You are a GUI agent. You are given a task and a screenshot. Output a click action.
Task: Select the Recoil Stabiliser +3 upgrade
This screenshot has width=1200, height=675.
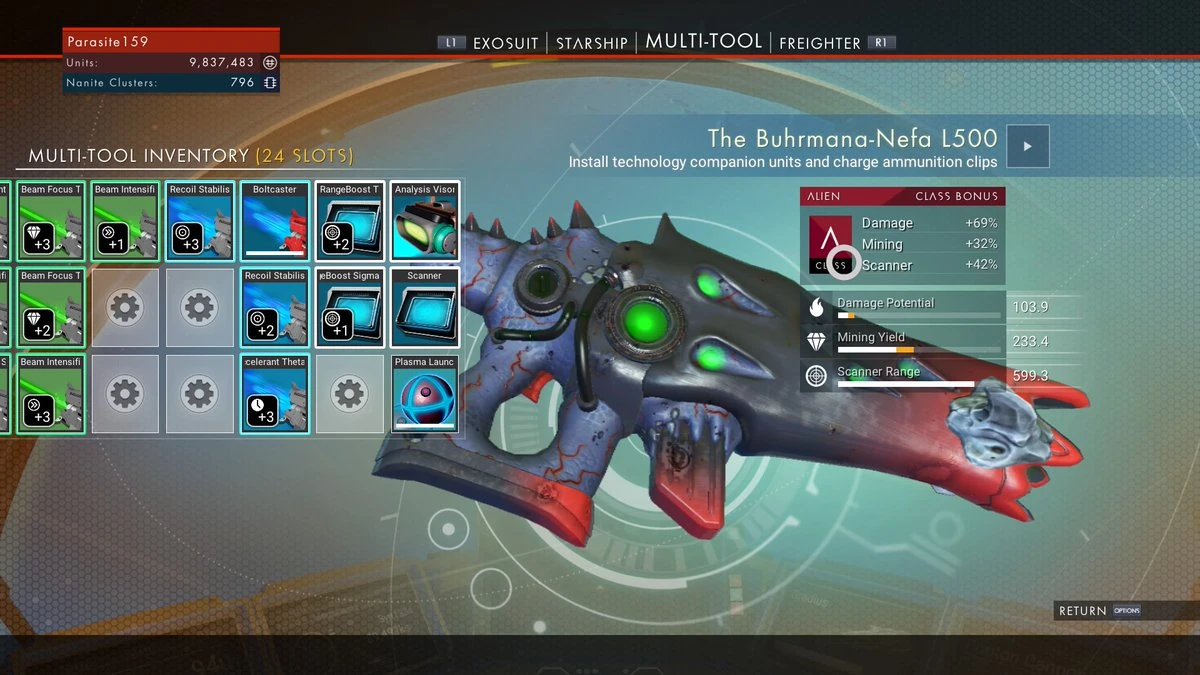[200, 221]
